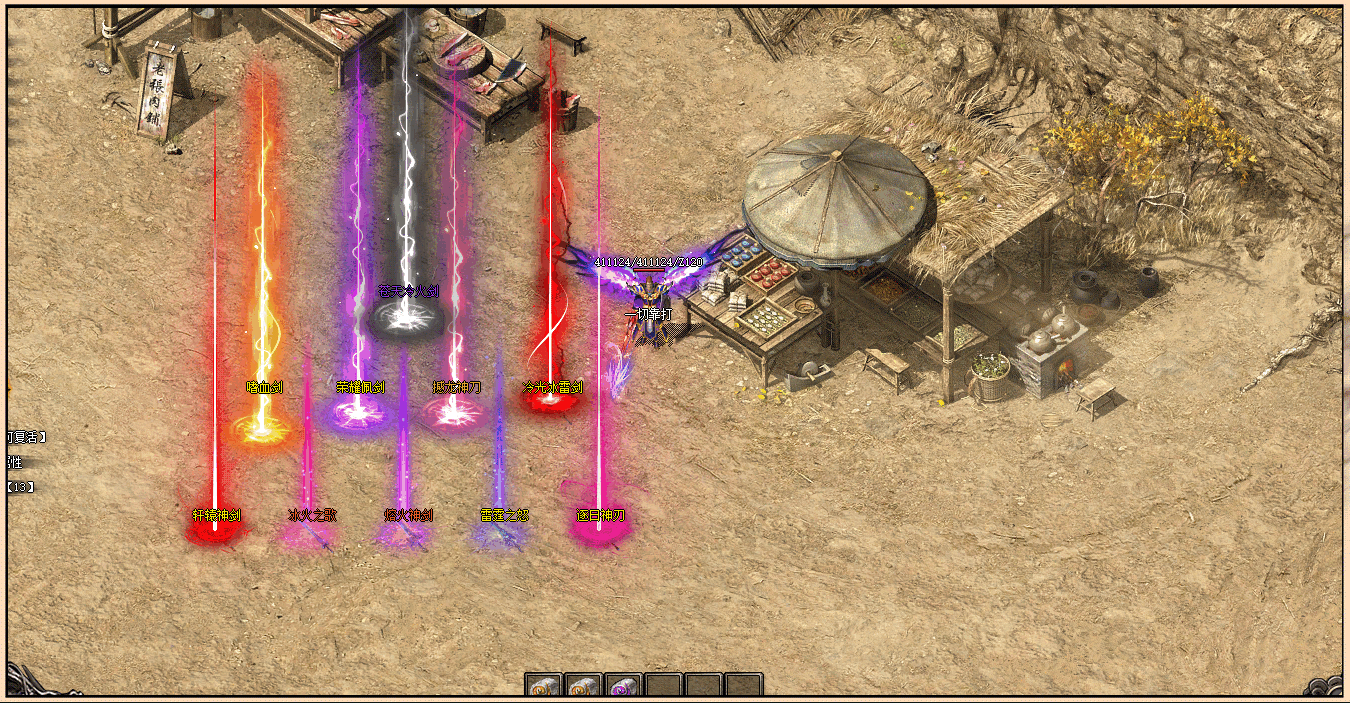The height and width of the screenshot is (703, 1350).
Task: Select the purple swirl stone hotbar slot
Action: (x=623, y=686)
